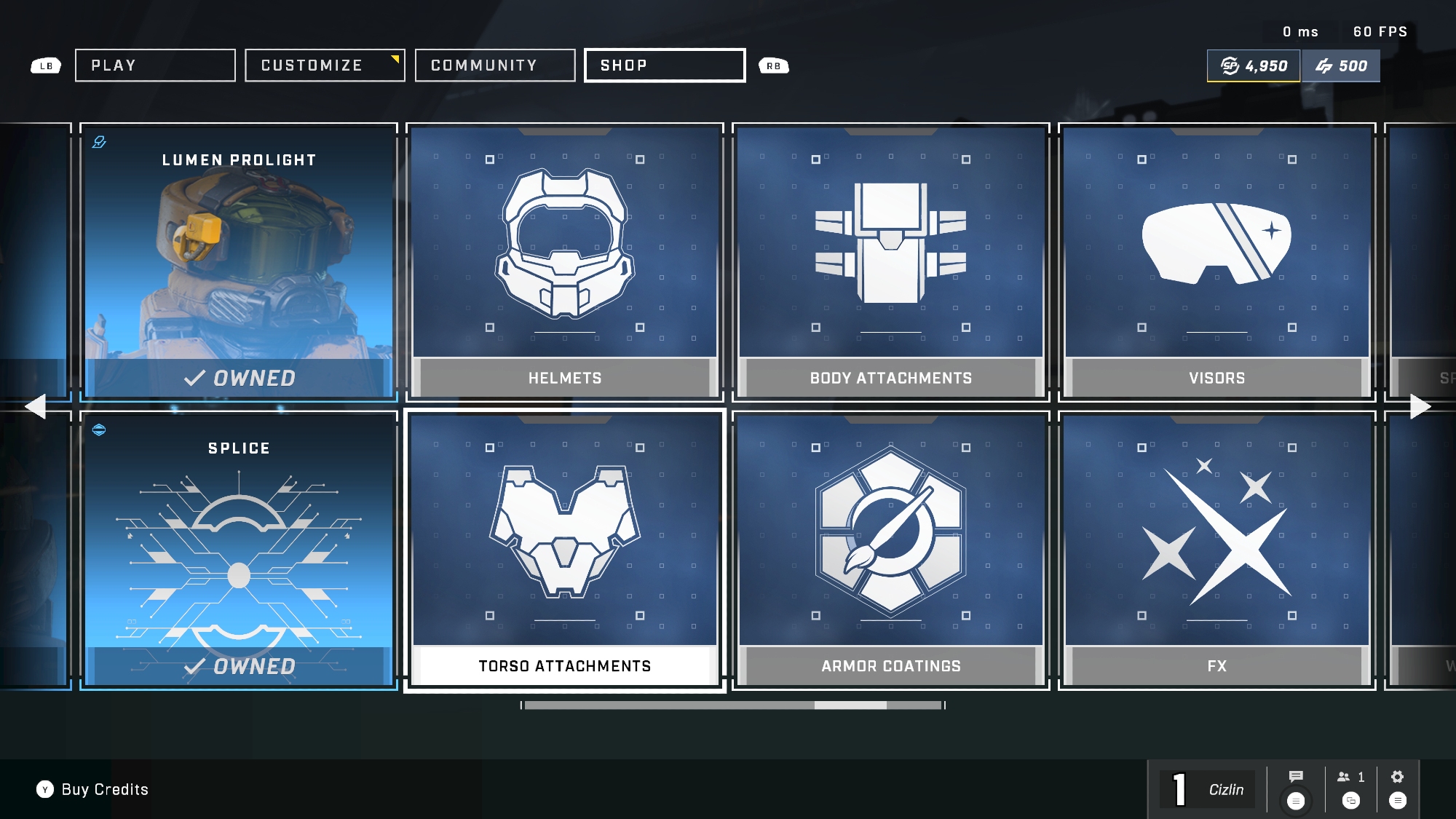Select the Torso Attachments category
The width and height of the screenshot is (1456, 819).
565,550
